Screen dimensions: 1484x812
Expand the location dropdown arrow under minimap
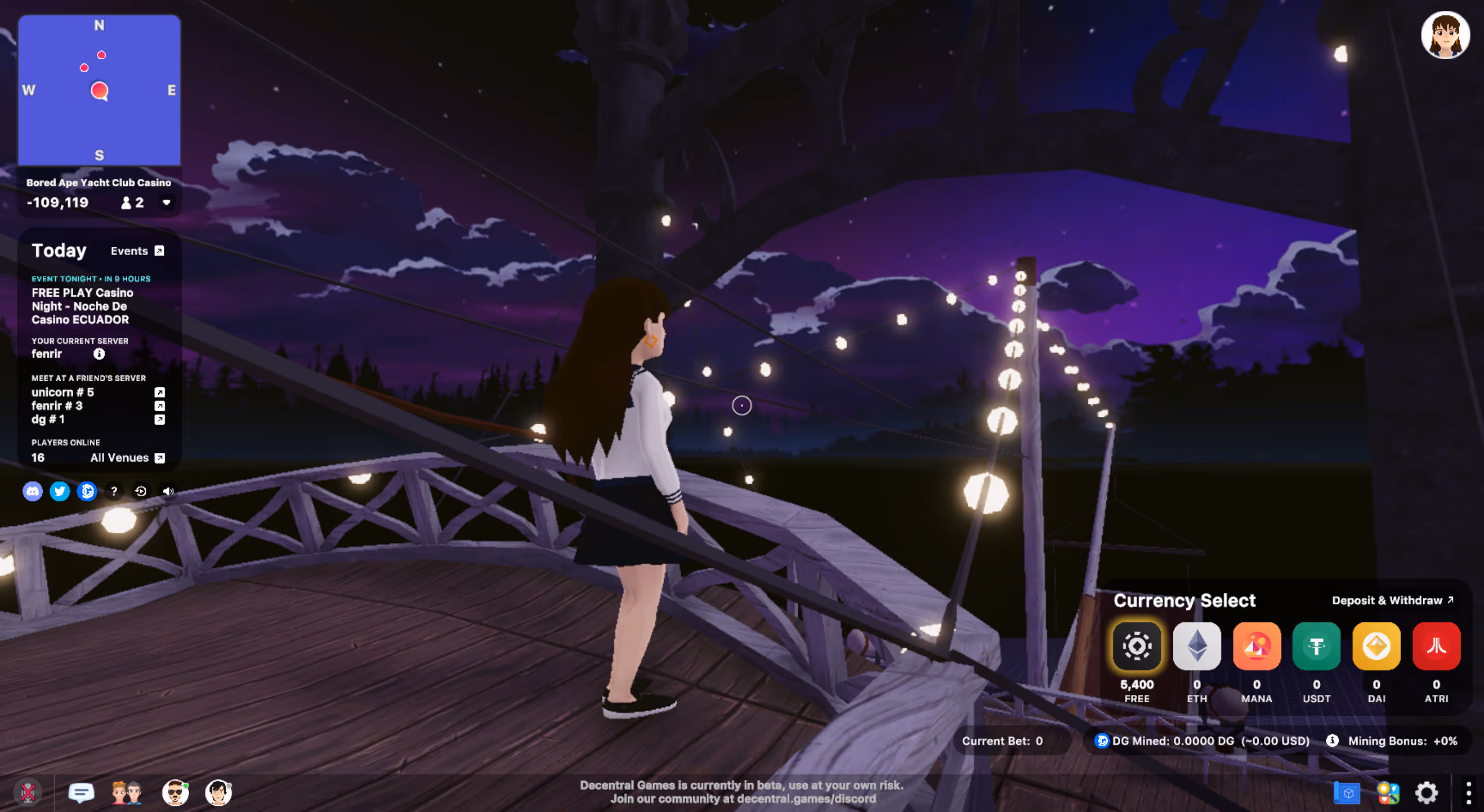tap(166, 202)
